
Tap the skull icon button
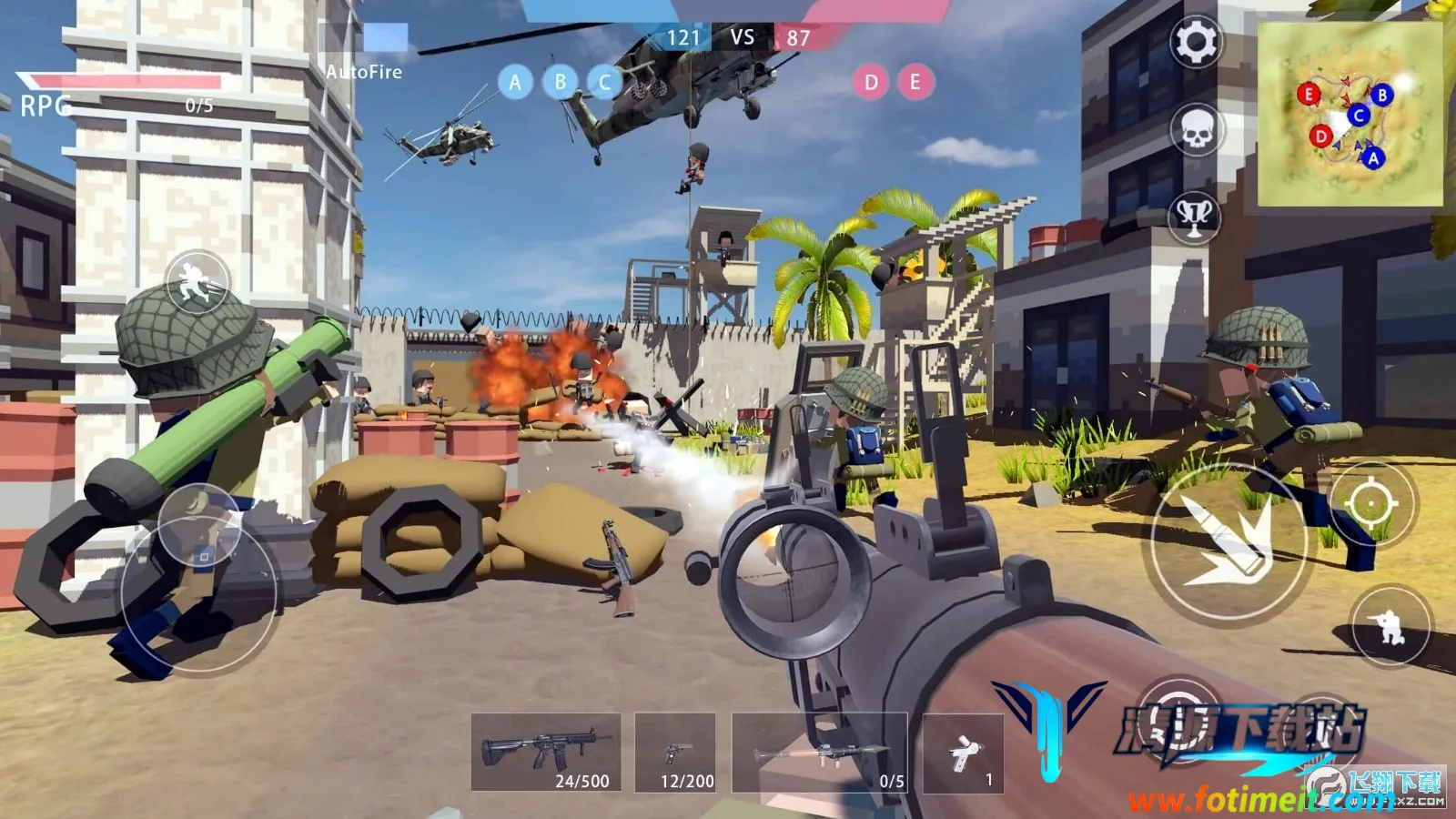[x=1196, y=130]
